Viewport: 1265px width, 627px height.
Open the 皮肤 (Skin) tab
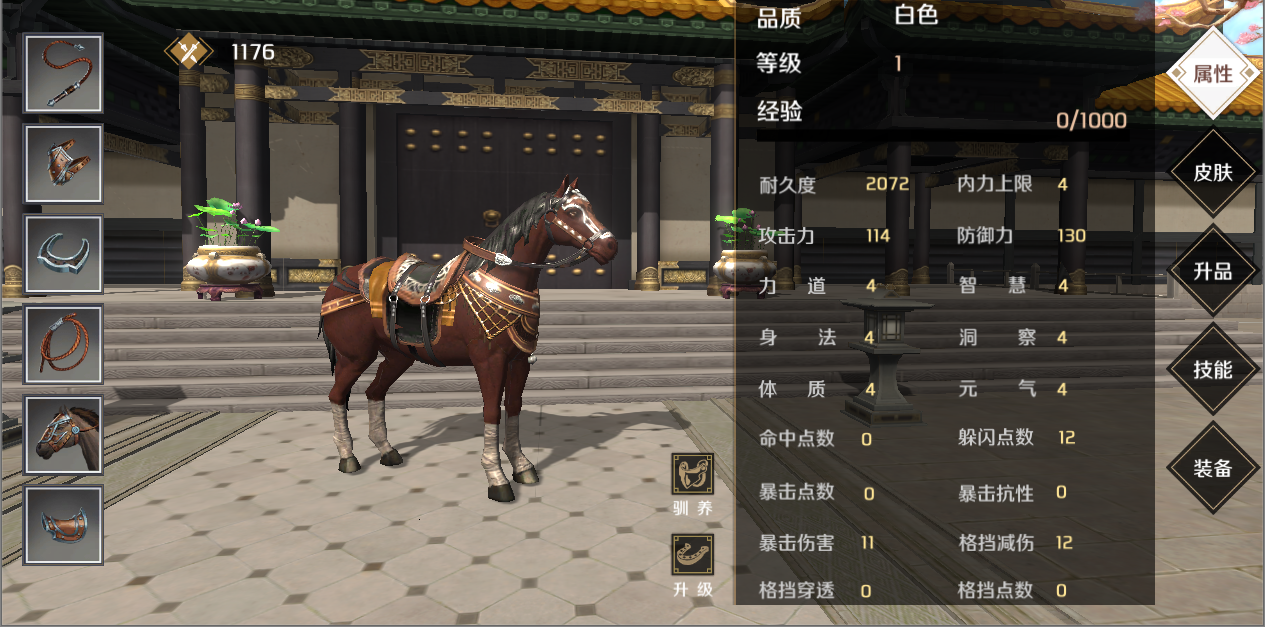[1212, 172]
